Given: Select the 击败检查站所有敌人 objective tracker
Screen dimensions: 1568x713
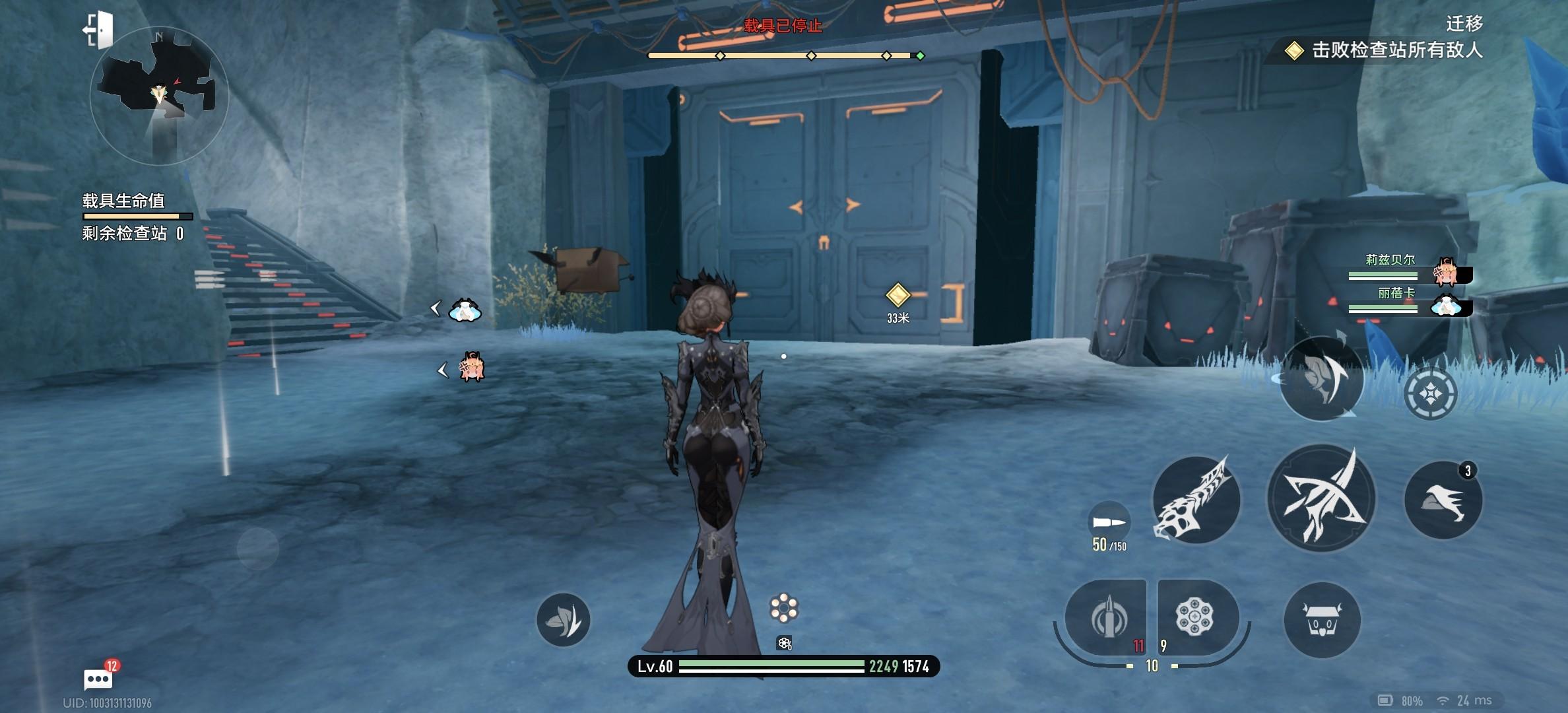Looking at the screenshot, I should 1386,50.
